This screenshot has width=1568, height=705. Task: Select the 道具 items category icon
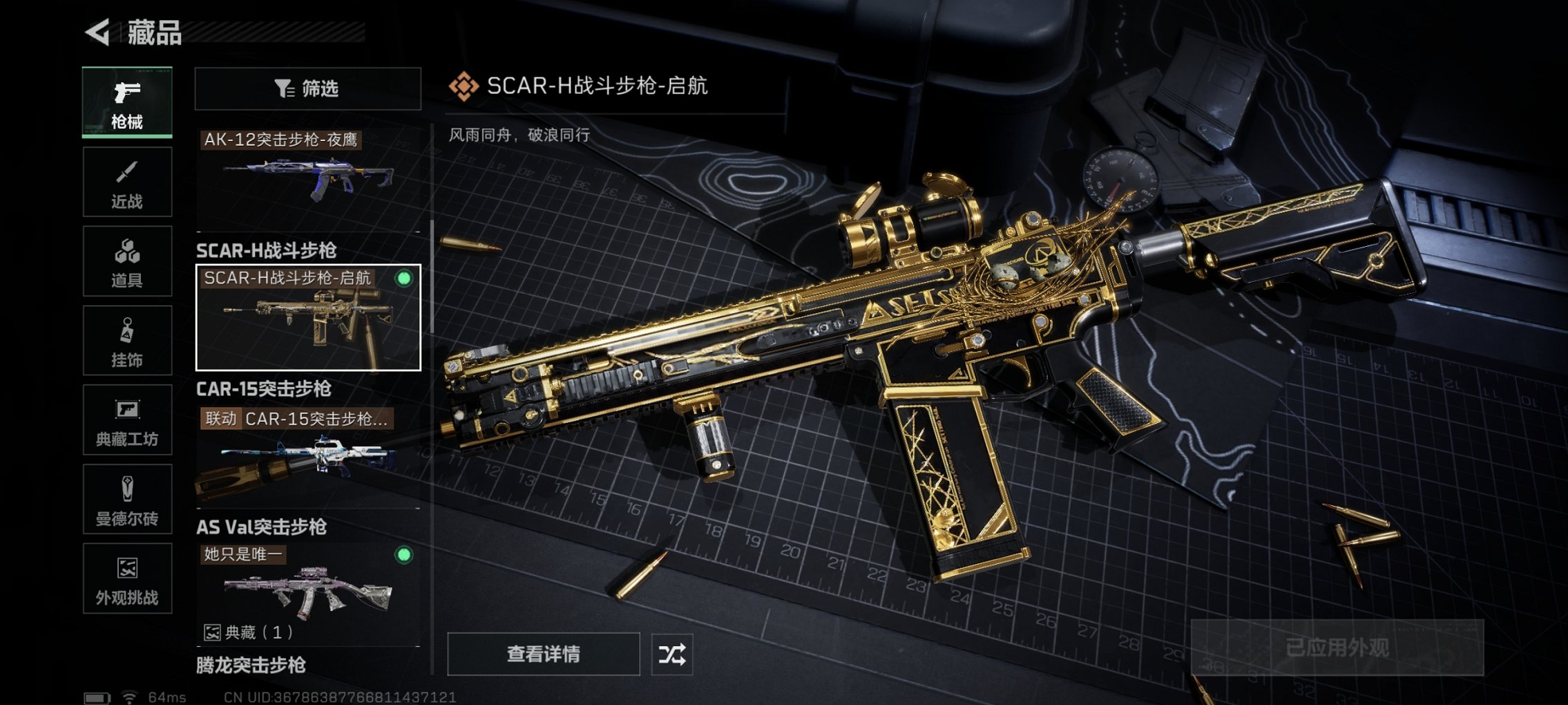(126, 261)
